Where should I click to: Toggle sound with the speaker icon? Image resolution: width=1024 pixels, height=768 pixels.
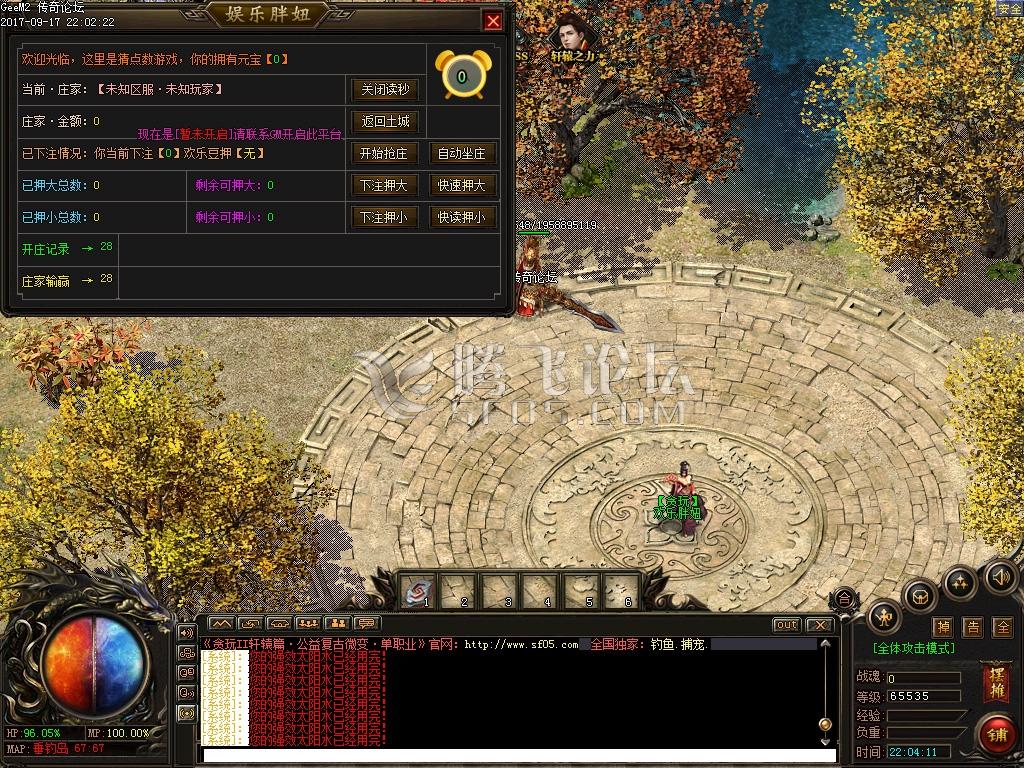pyautogui.click(x=1000, y=576)
